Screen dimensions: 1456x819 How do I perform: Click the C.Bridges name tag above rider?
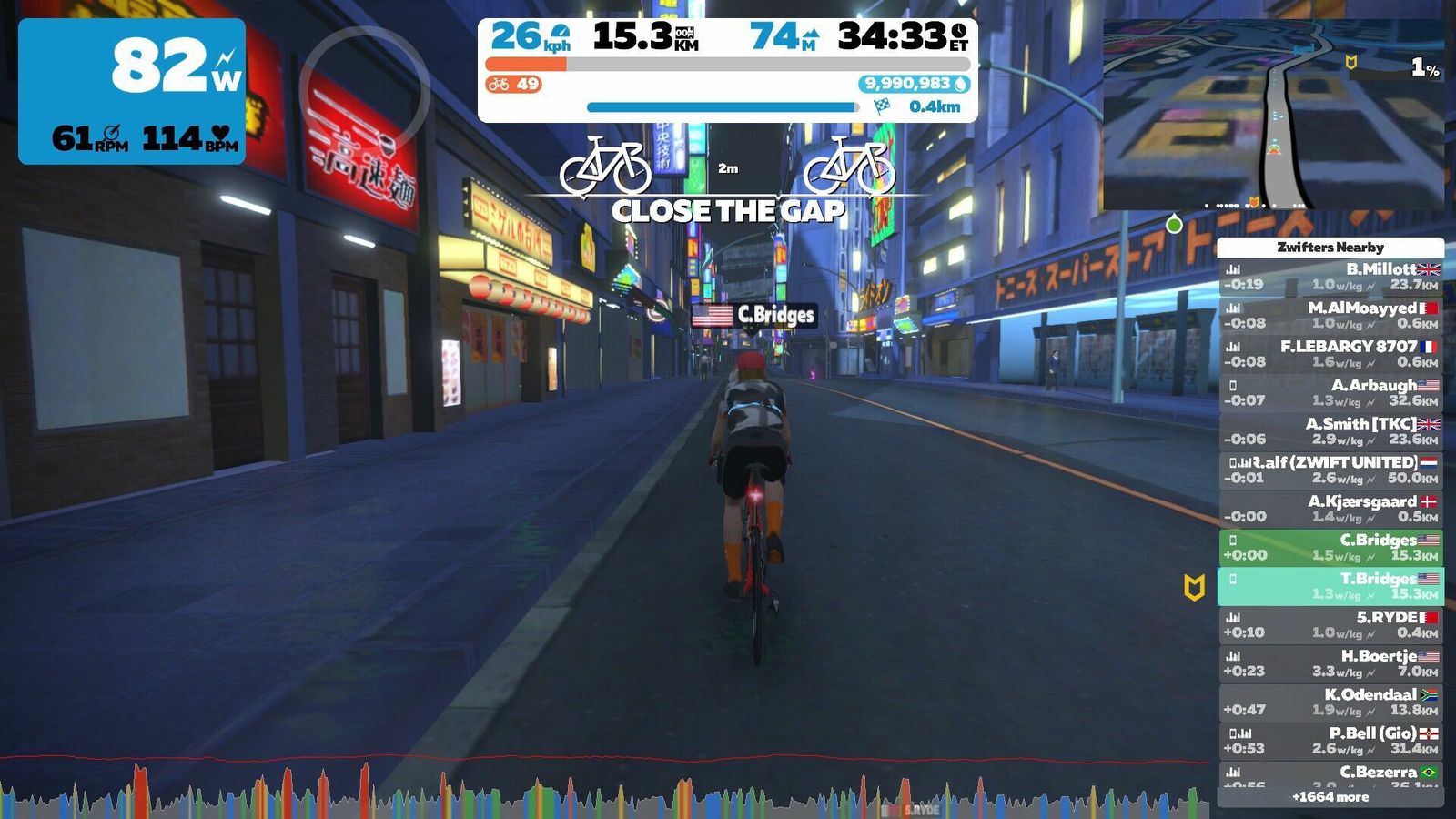click(753, 316)
